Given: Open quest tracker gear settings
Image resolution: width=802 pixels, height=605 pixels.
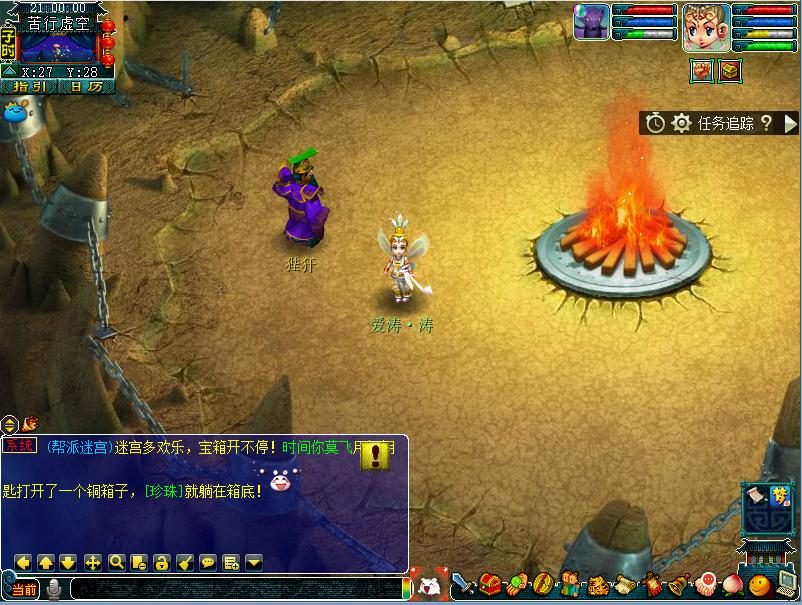Looking at the screenshot, I should [x=681, y=123].
